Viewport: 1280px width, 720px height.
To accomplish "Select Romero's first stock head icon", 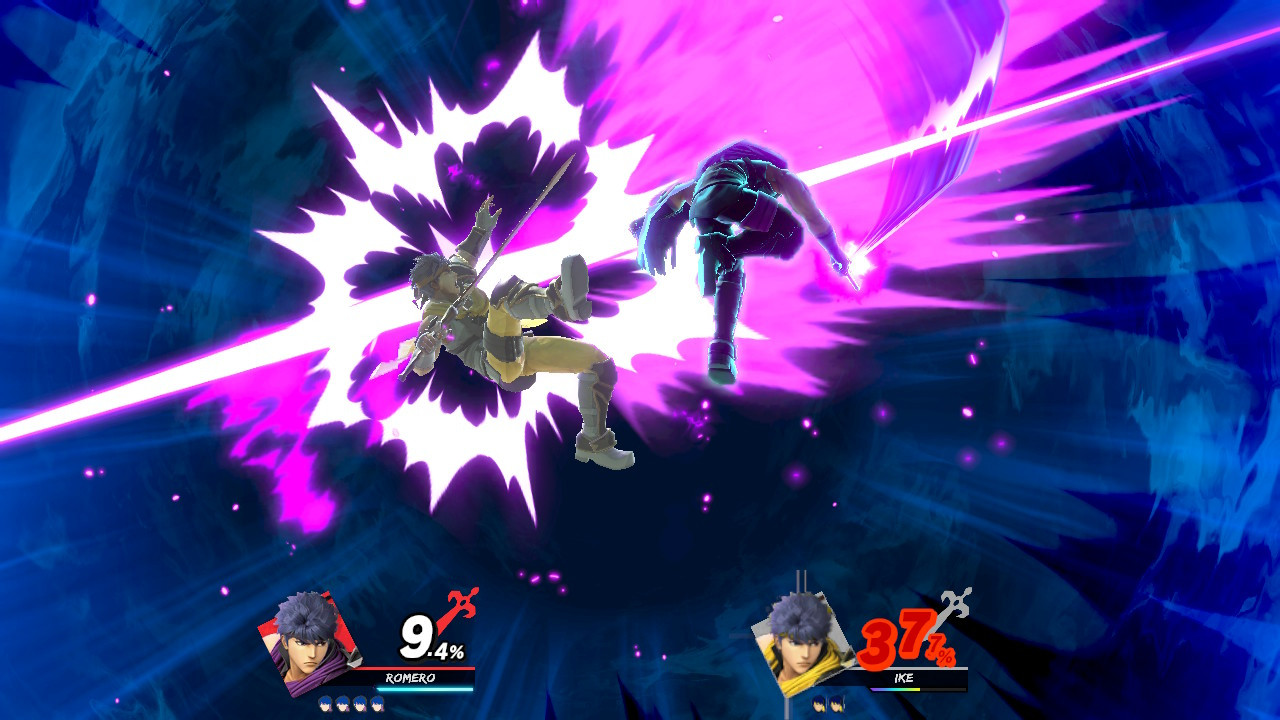I will click(x=324, y=703).
